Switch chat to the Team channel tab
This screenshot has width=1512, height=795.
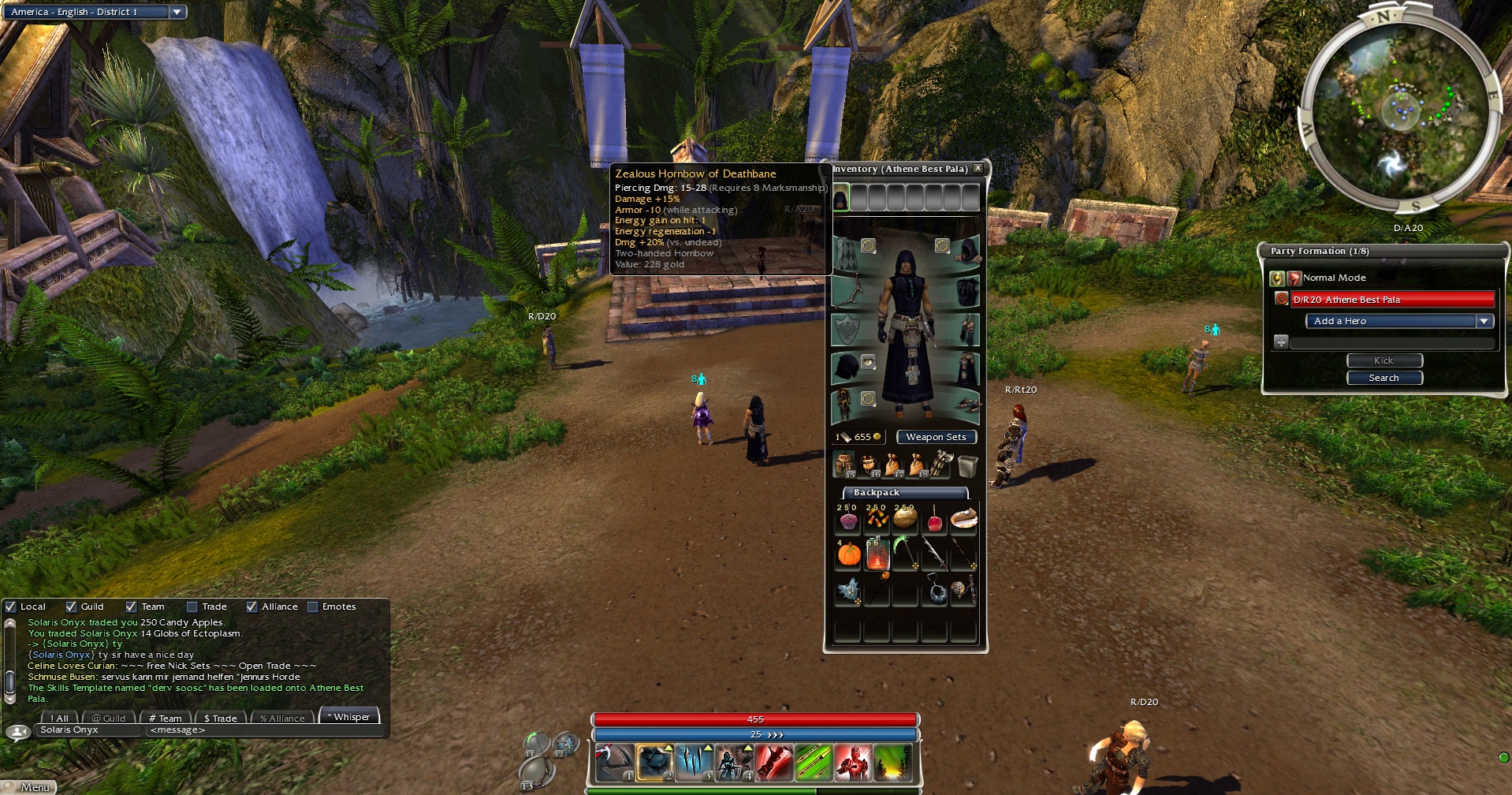tap(166, 718)
